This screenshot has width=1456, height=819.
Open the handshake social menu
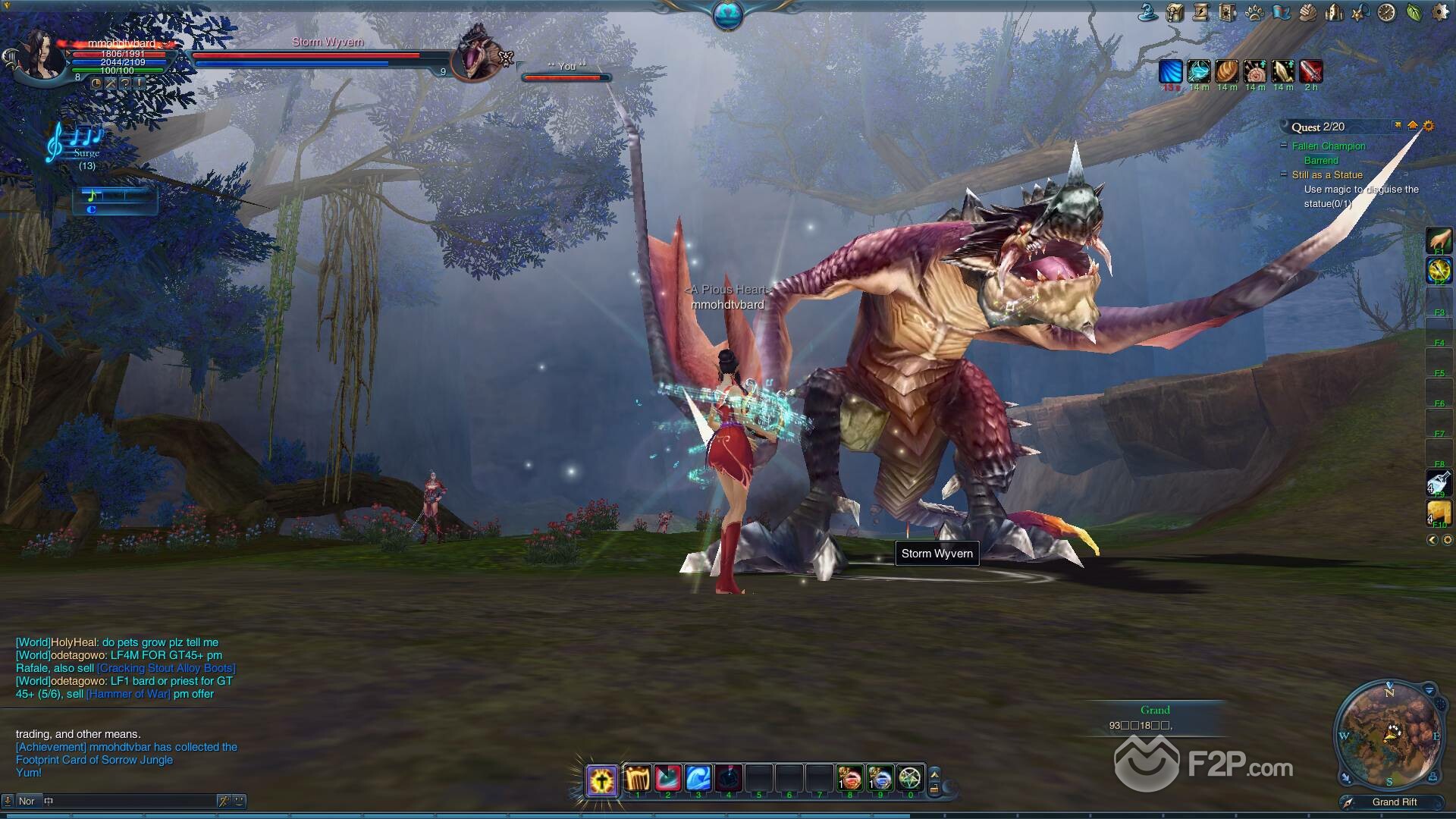click(x=1307, y=12)
